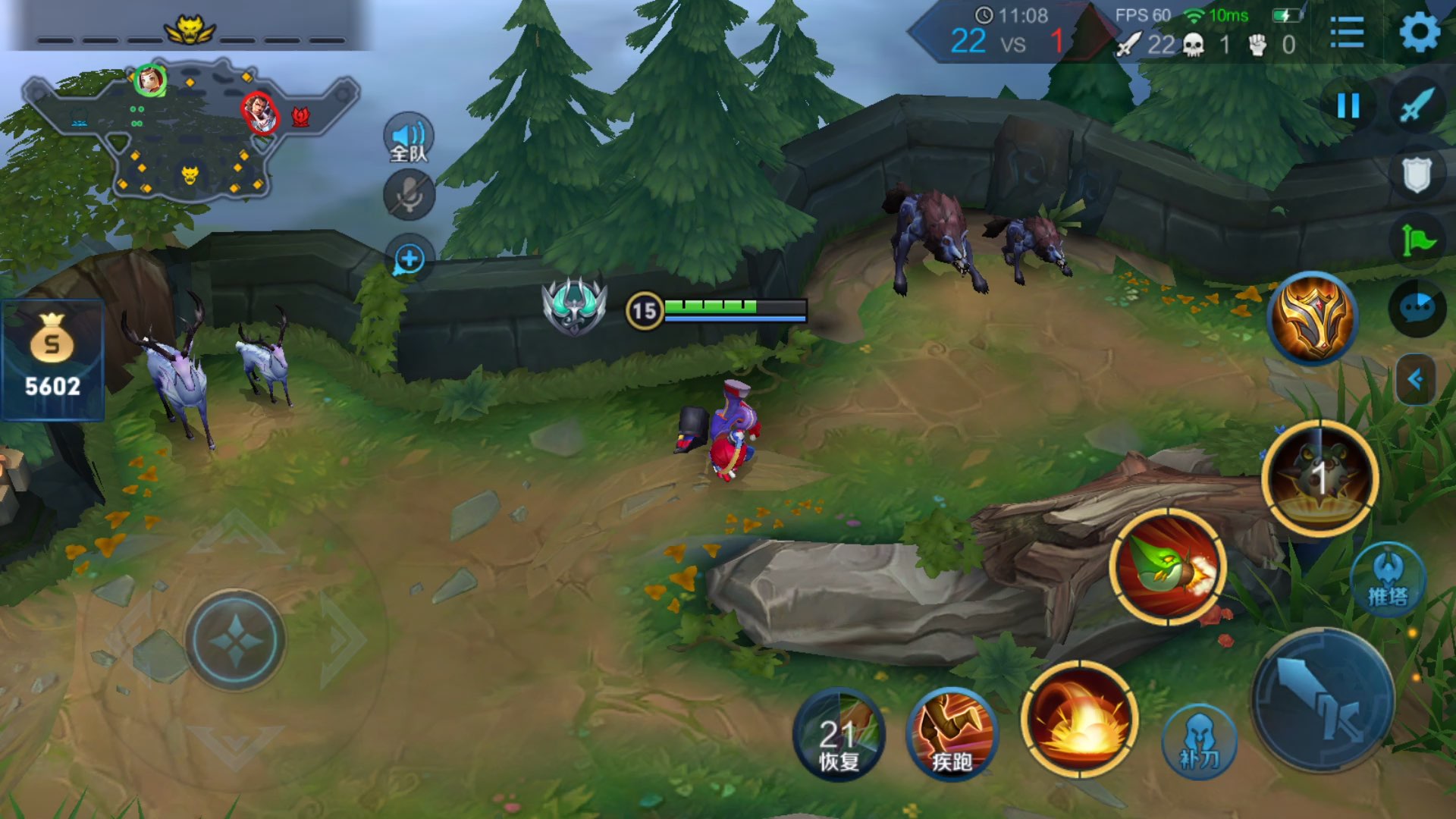Open the quick chat bubble

click(1417, 309)
